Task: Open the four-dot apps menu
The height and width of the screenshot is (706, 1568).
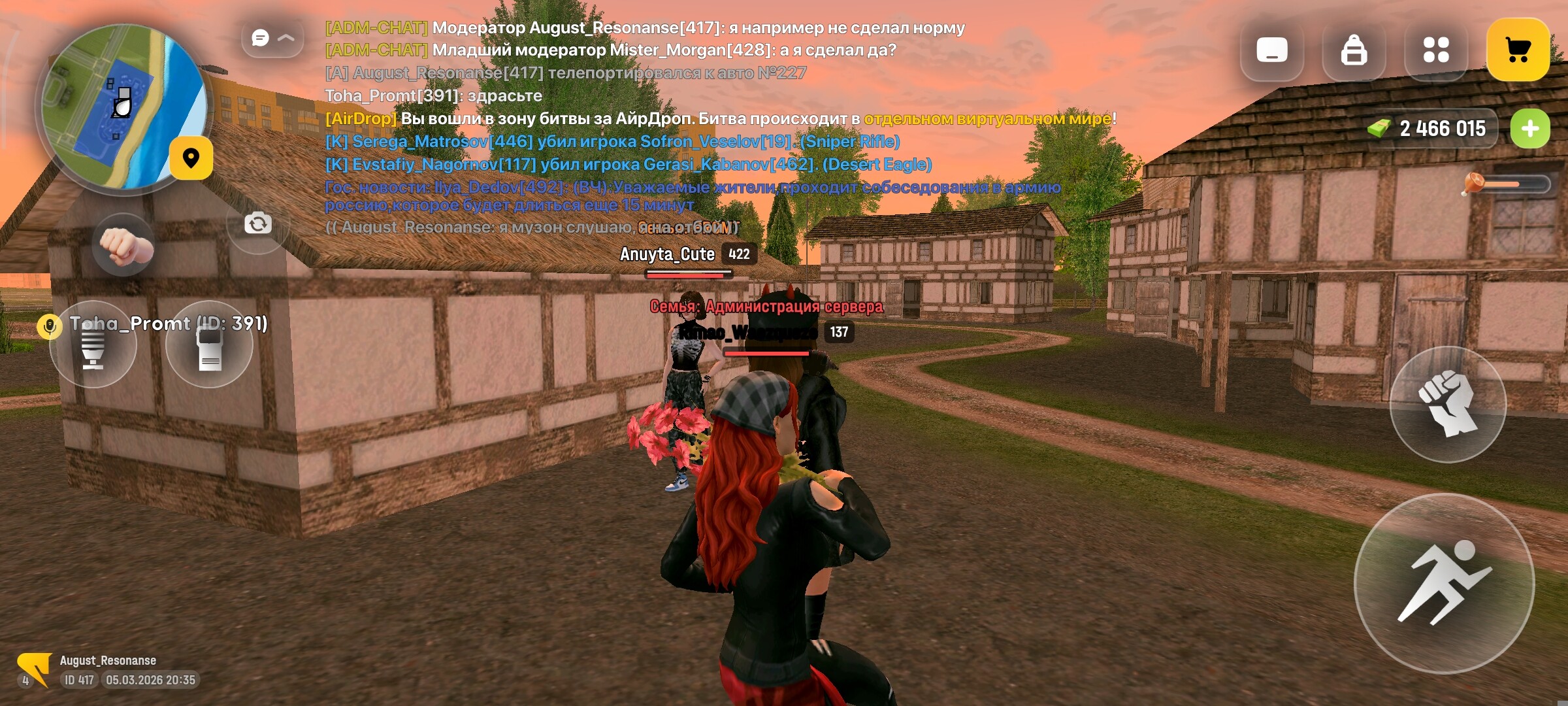Action: [x=1436, y=49]
